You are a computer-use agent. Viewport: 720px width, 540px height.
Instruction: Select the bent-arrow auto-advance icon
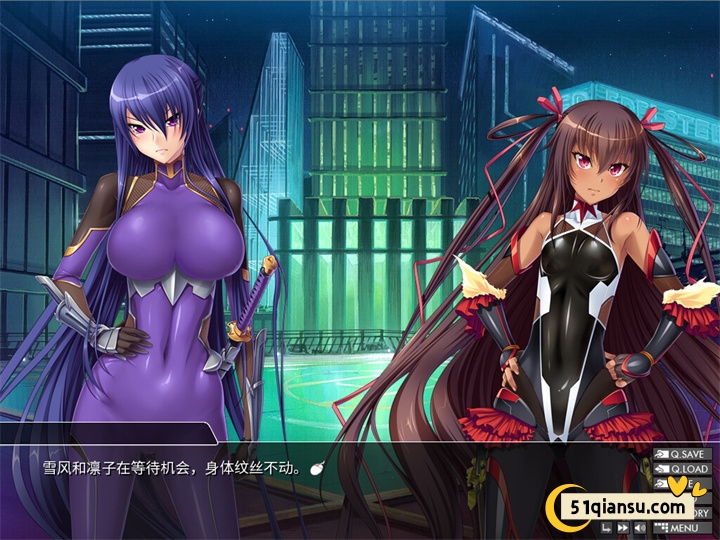[606, 527]
